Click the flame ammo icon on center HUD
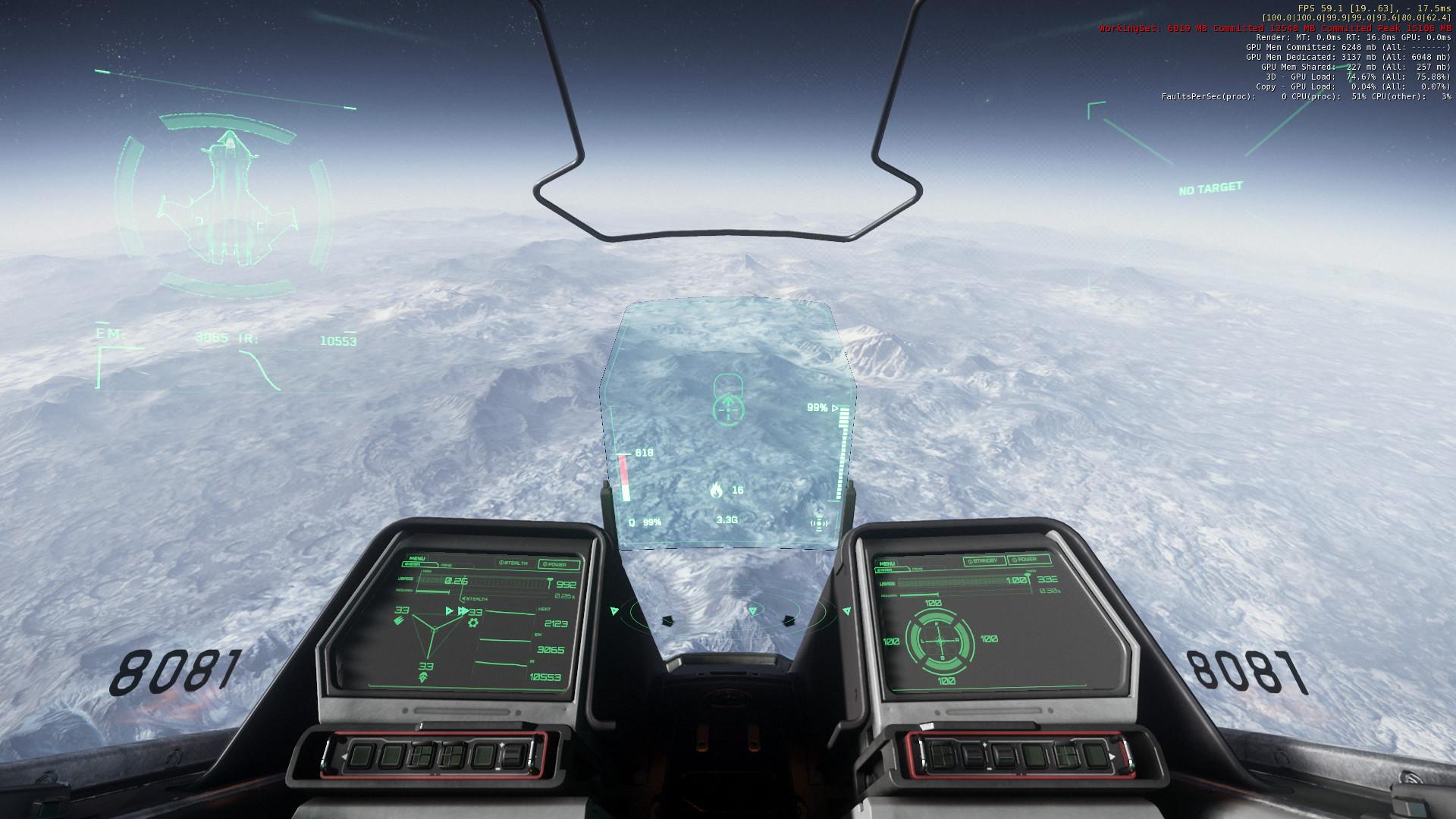 pos(718,491)
